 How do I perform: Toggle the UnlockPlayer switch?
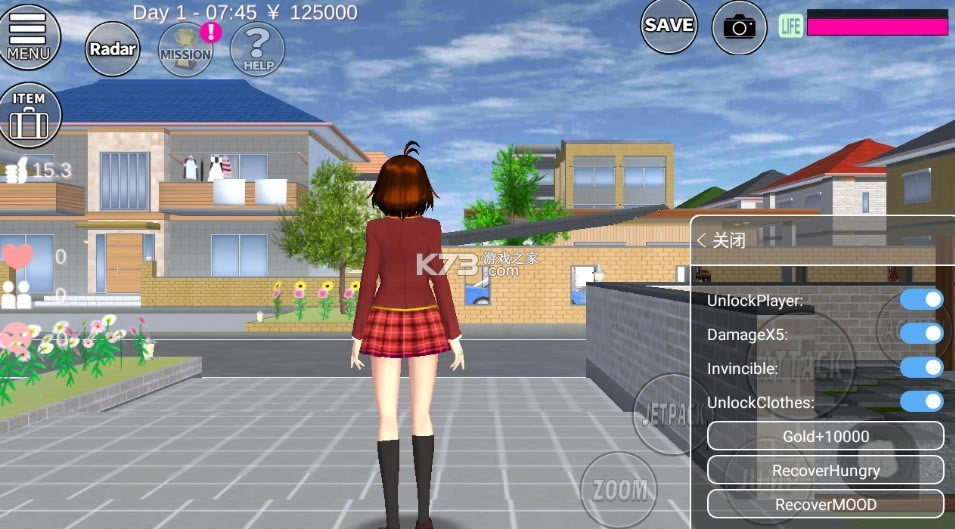pos(921,299)
